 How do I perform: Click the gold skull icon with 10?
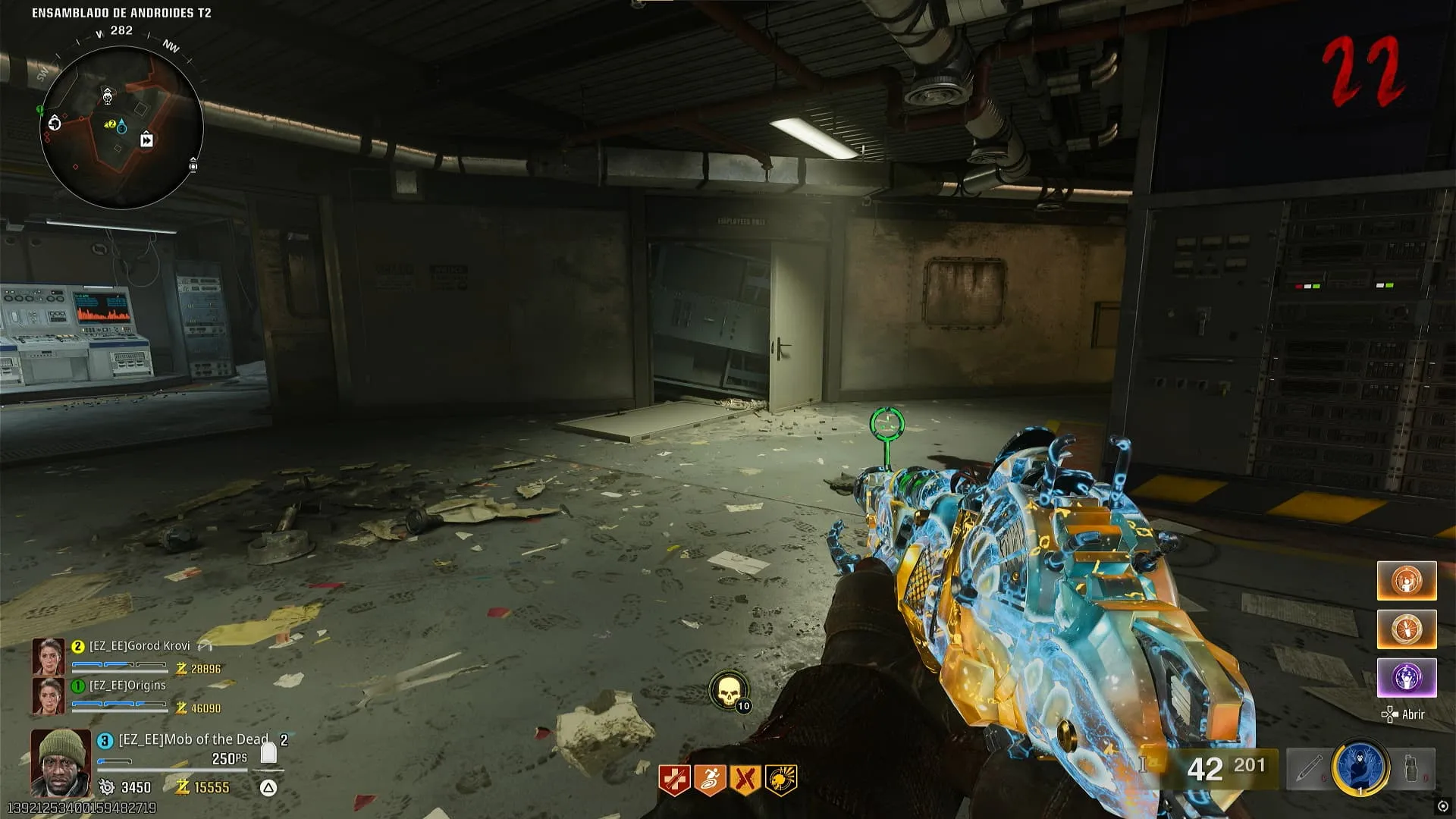[x=728, y=692]
